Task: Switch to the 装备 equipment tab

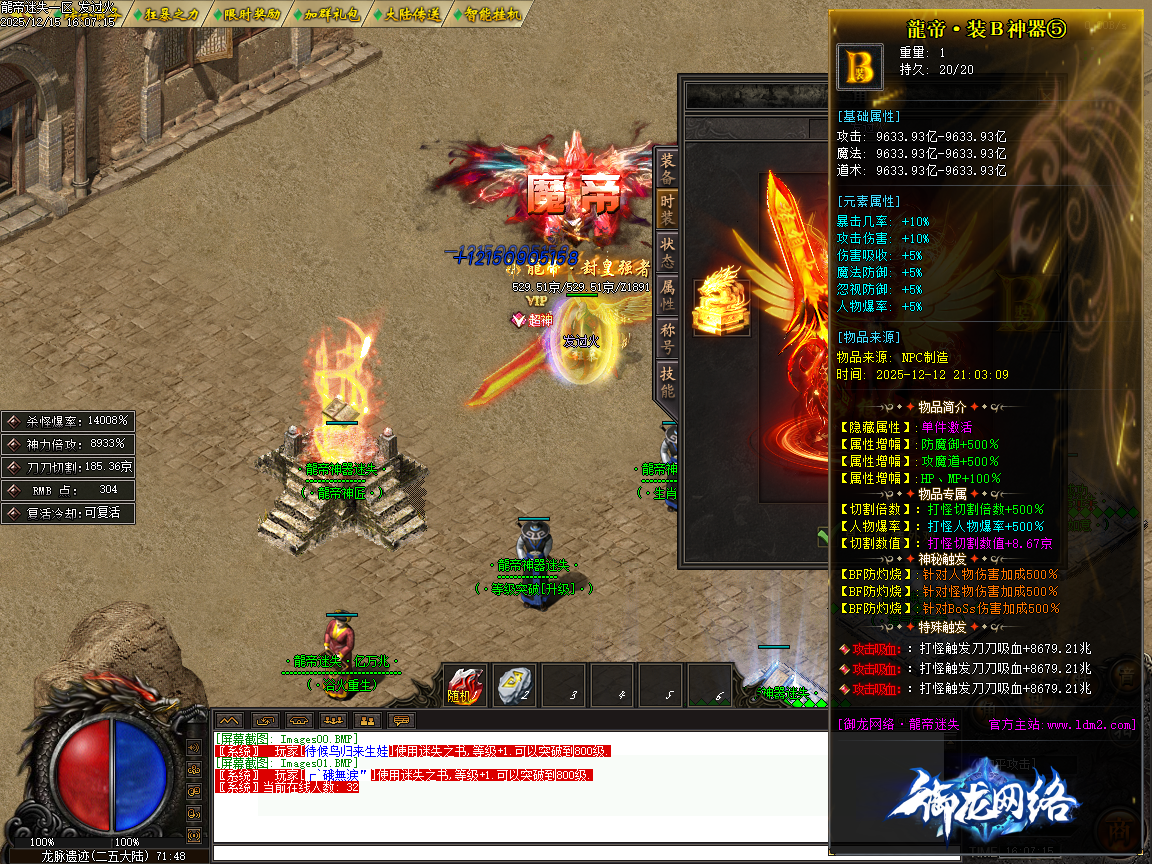Action: point(667,168)
